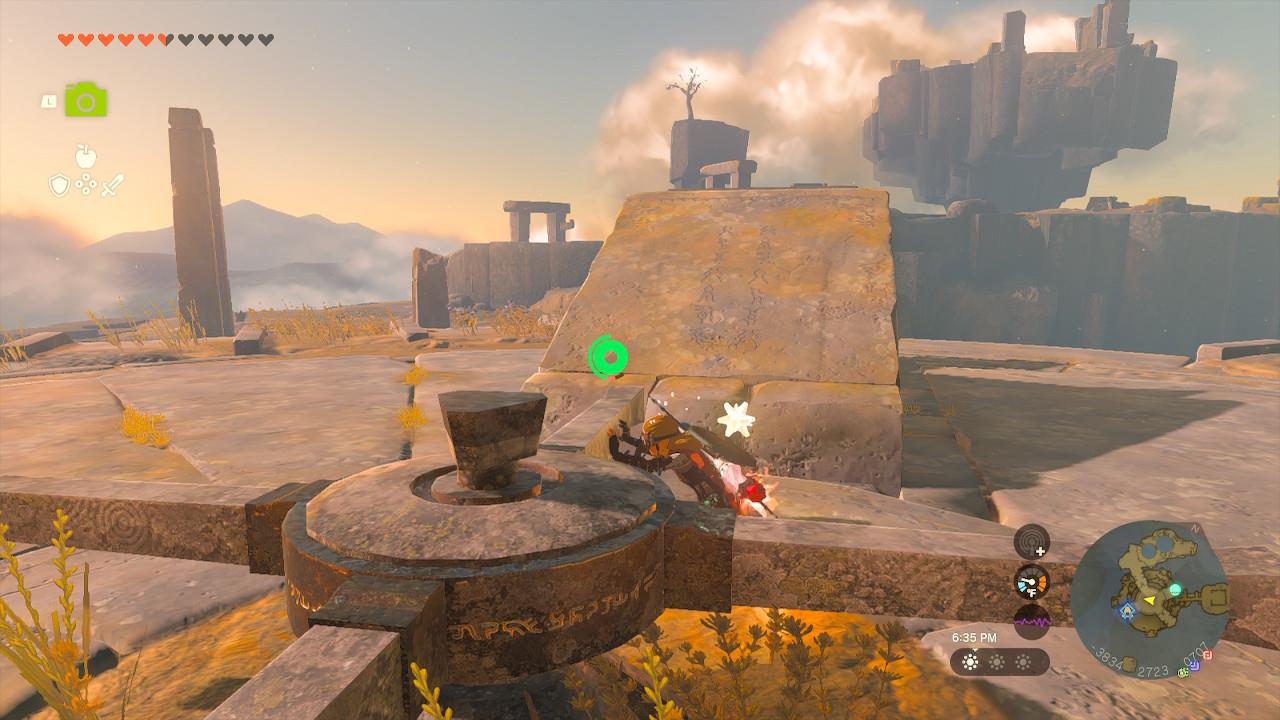Open the apple materials quick menu
Image resolution: width=1280 pixels, height=720 pixels.
click(x=86, y=156)
